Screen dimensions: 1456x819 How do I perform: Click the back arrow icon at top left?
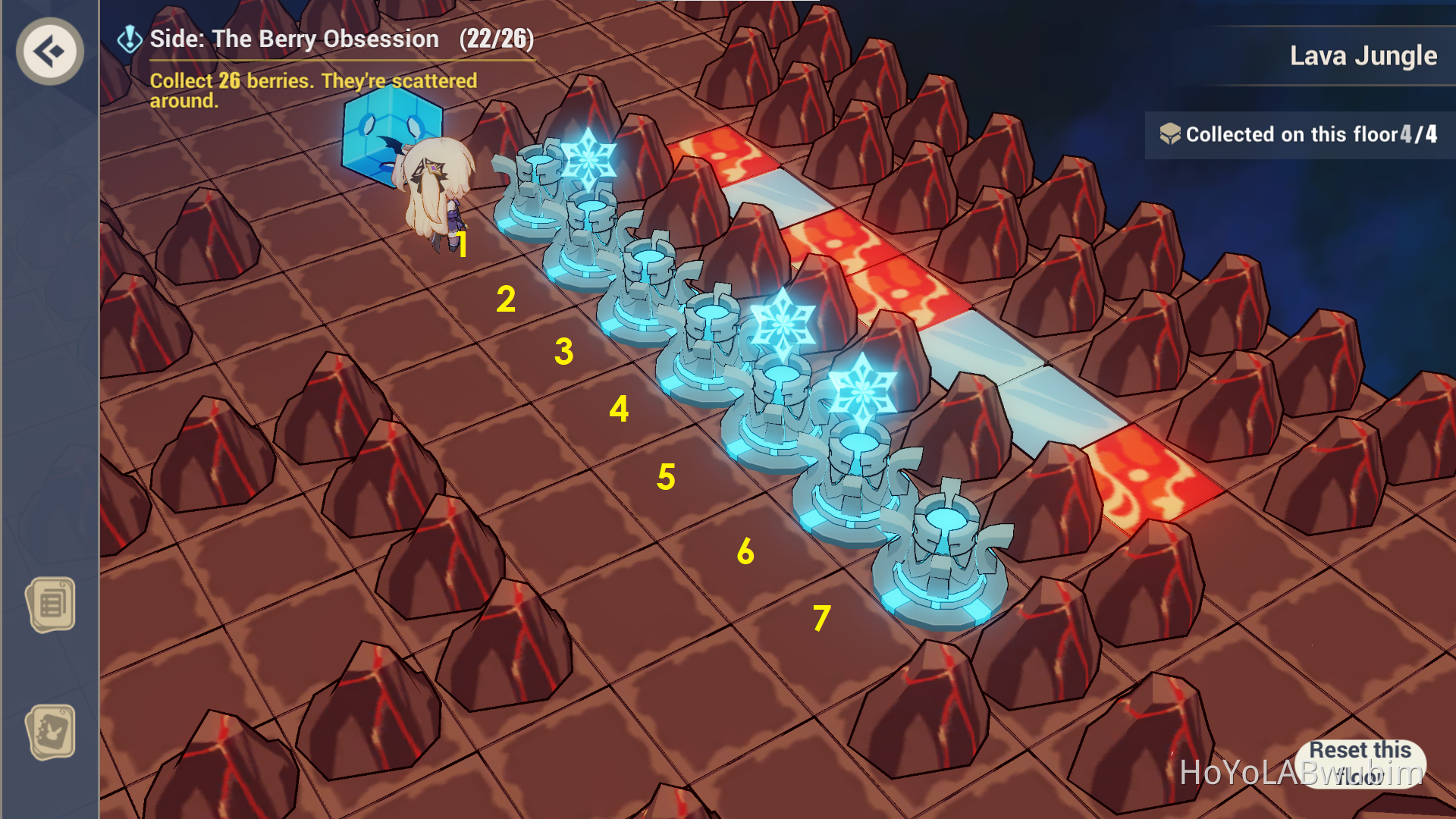[x=49, y=50]
